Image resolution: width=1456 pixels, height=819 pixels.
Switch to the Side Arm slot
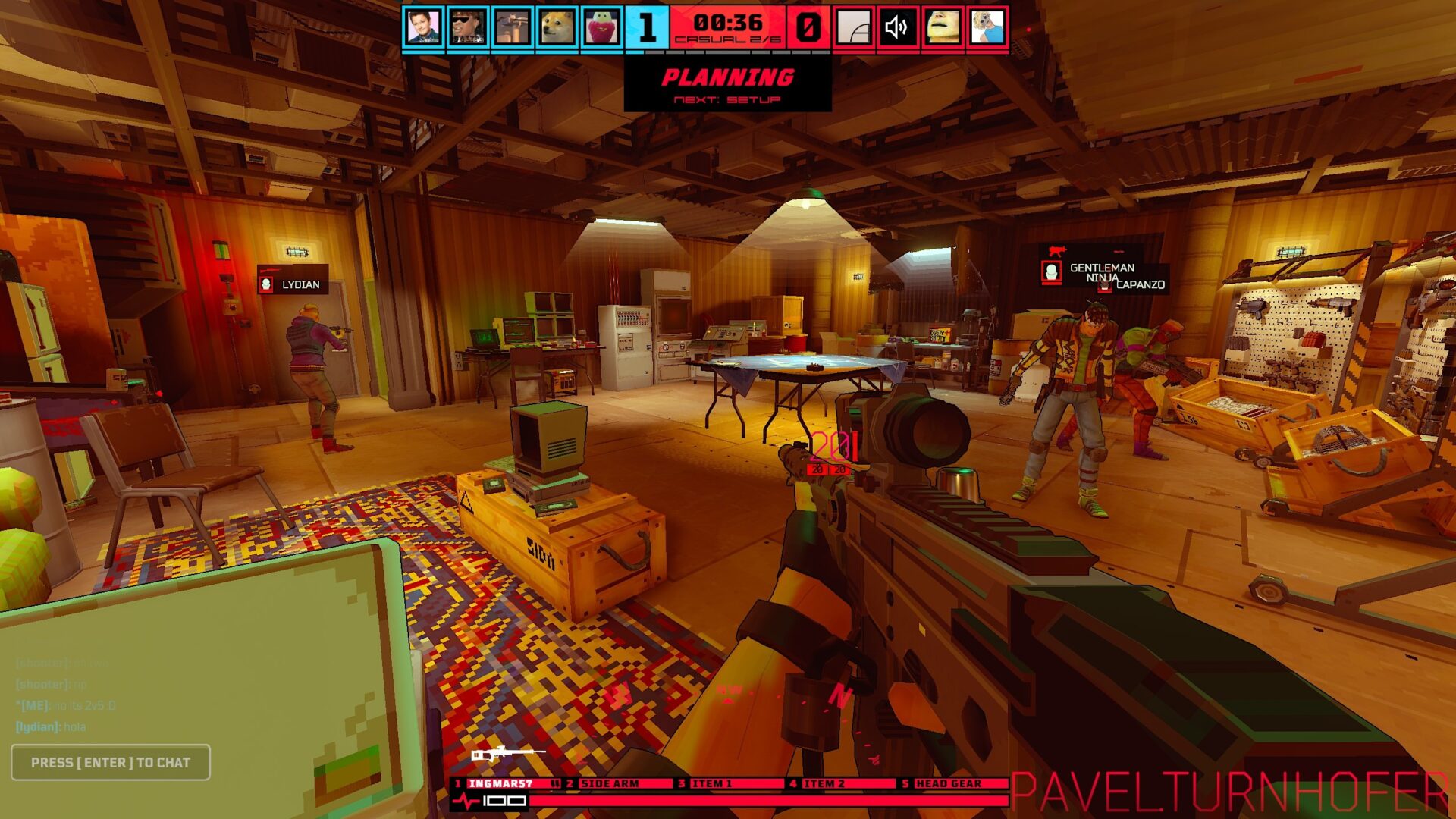[x=617, y=783]
